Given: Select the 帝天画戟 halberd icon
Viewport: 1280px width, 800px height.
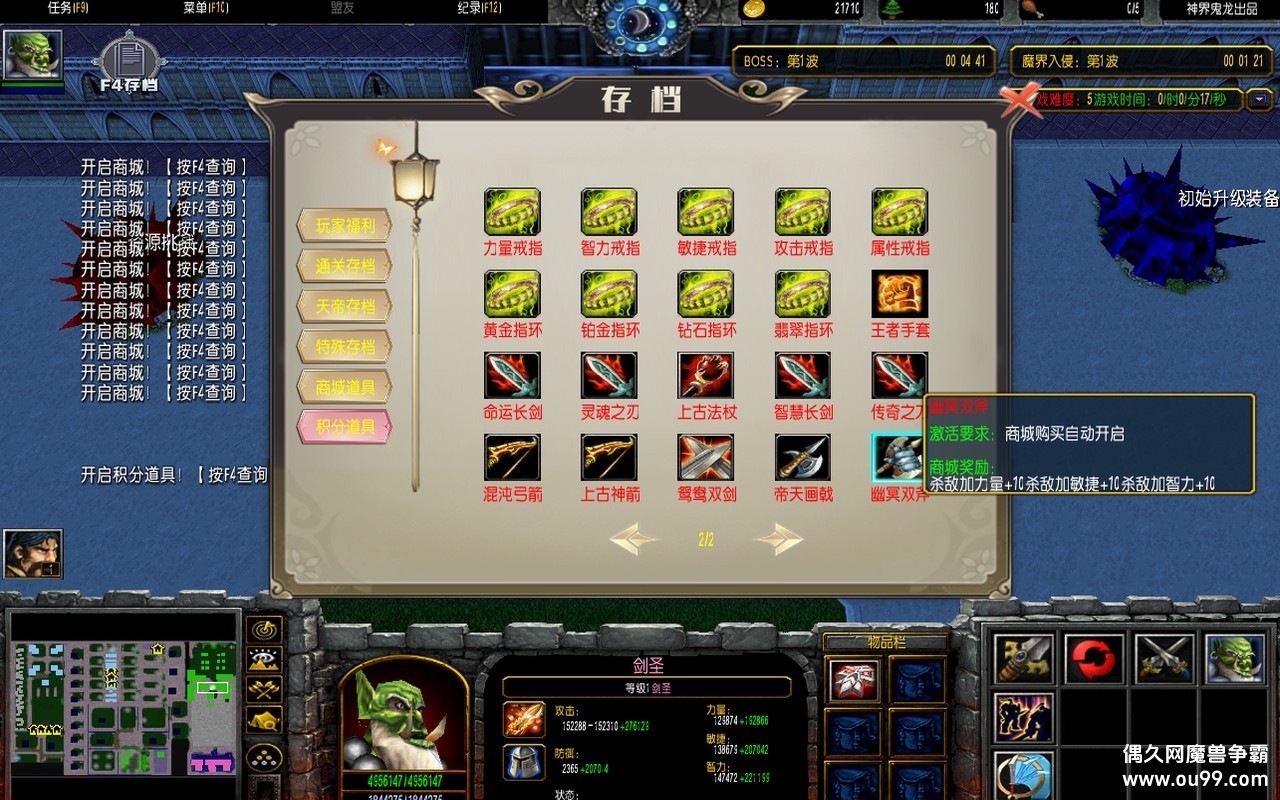Looking at the screenshot, I should coord(803,458).
